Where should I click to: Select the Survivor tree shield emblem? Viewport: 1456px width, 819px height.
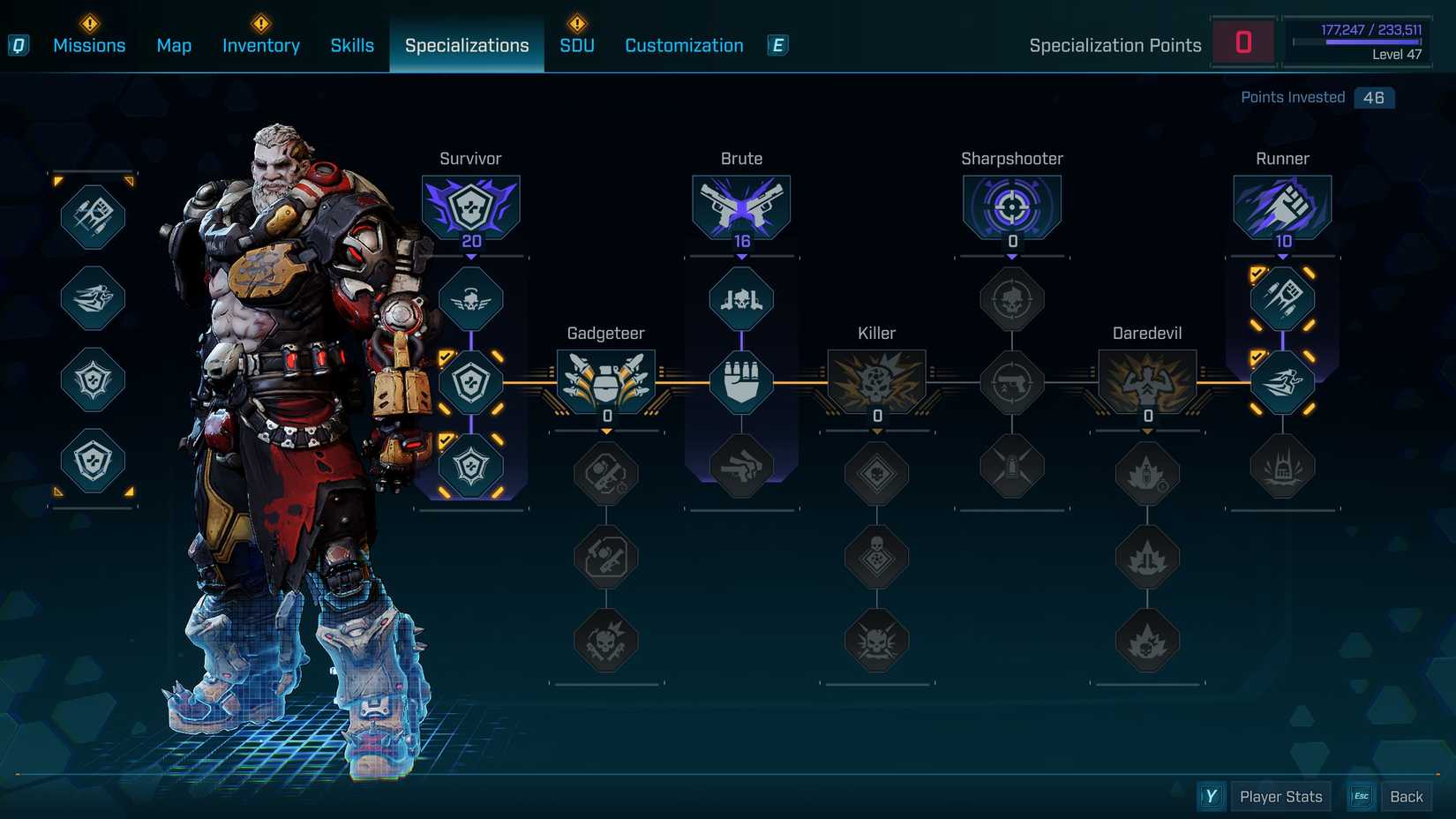(x=471, y=206)
